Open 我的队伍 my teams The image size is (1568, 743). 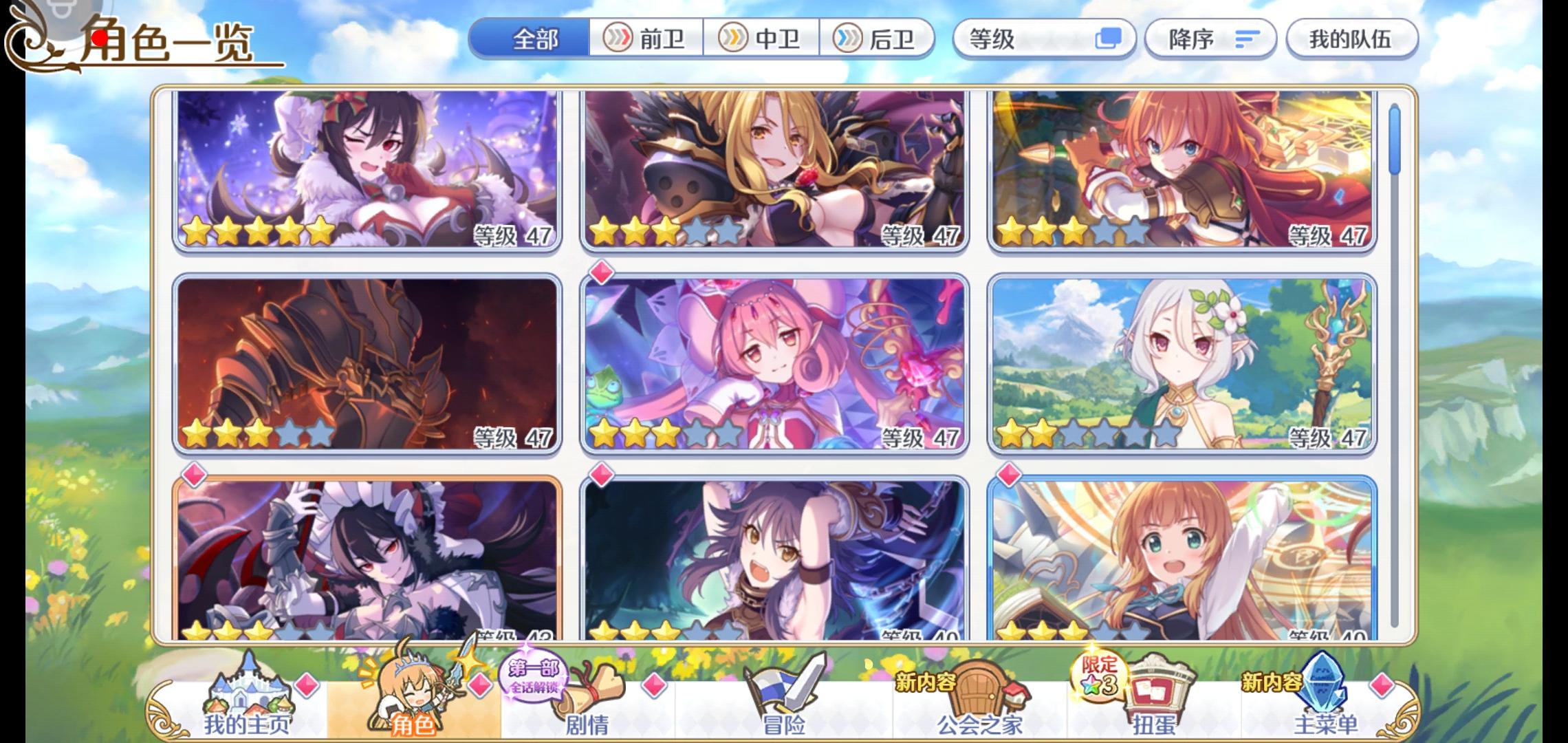pyautogui.click(x=1351, y=39)
